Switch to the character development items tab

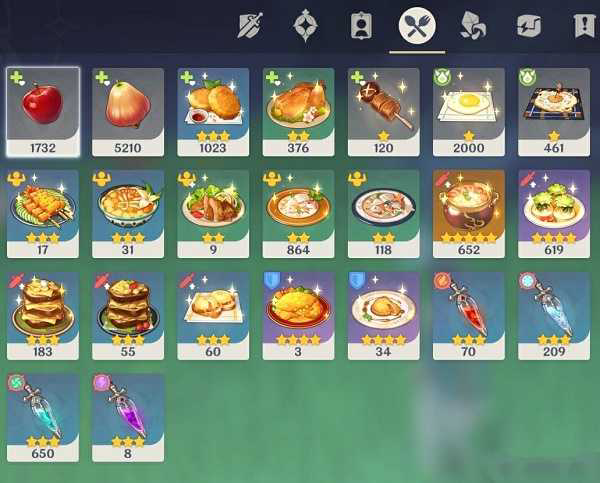[x=361, y=25]
